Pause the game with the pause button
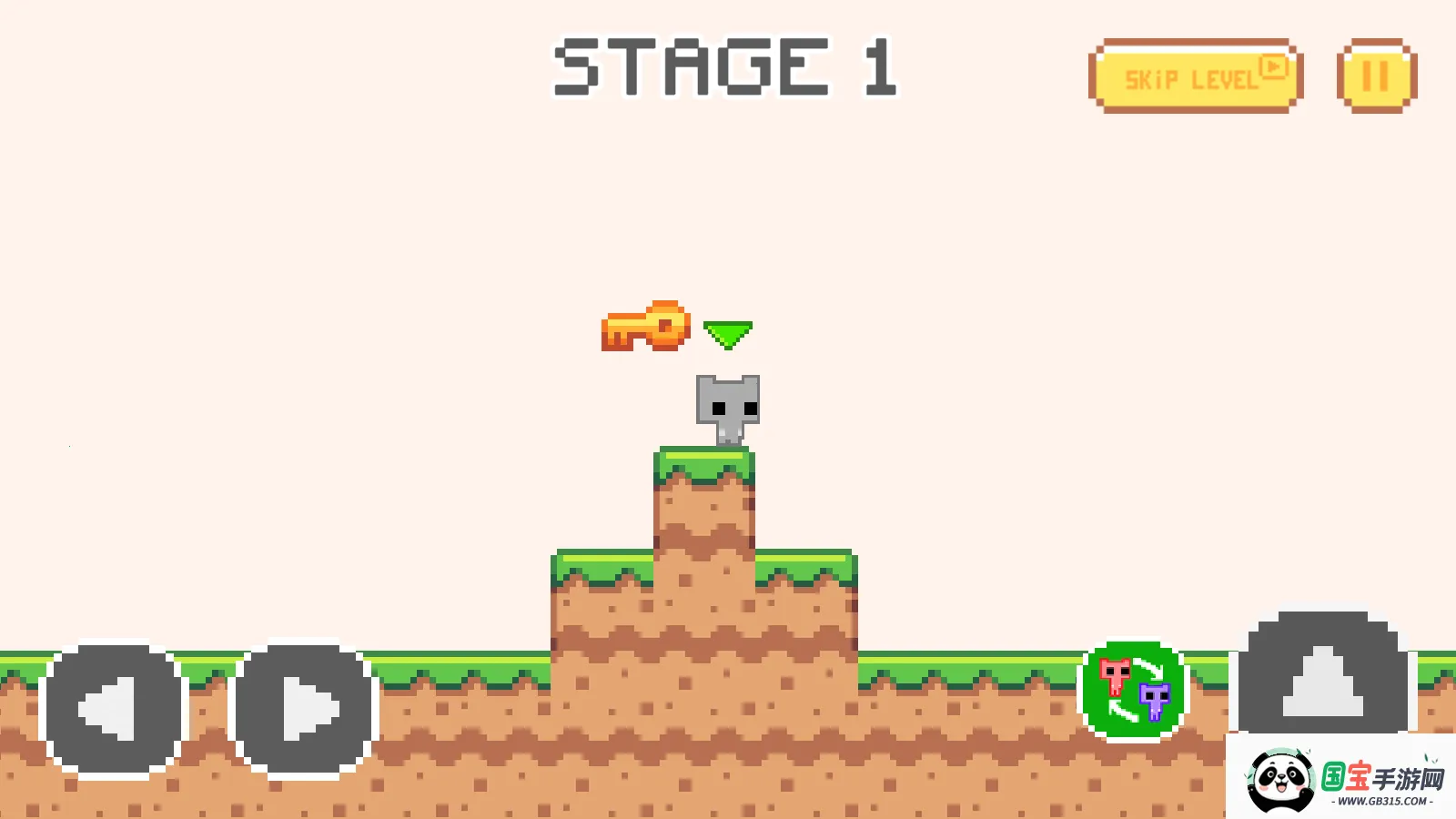This screenshot has width=1456, height=819. (1376, 76)
